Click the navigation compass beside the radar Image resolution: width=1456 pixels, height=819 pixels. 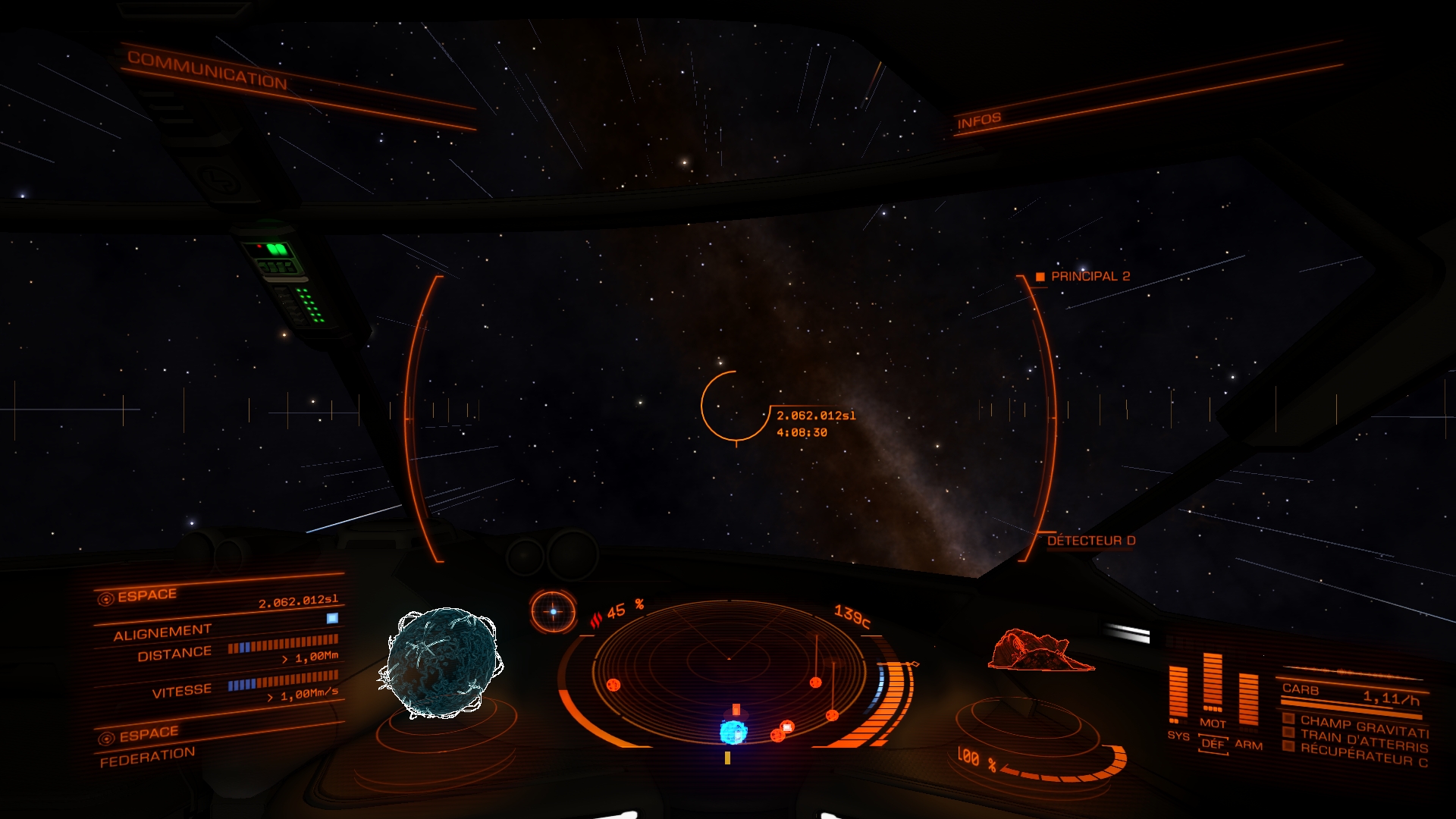553,612
